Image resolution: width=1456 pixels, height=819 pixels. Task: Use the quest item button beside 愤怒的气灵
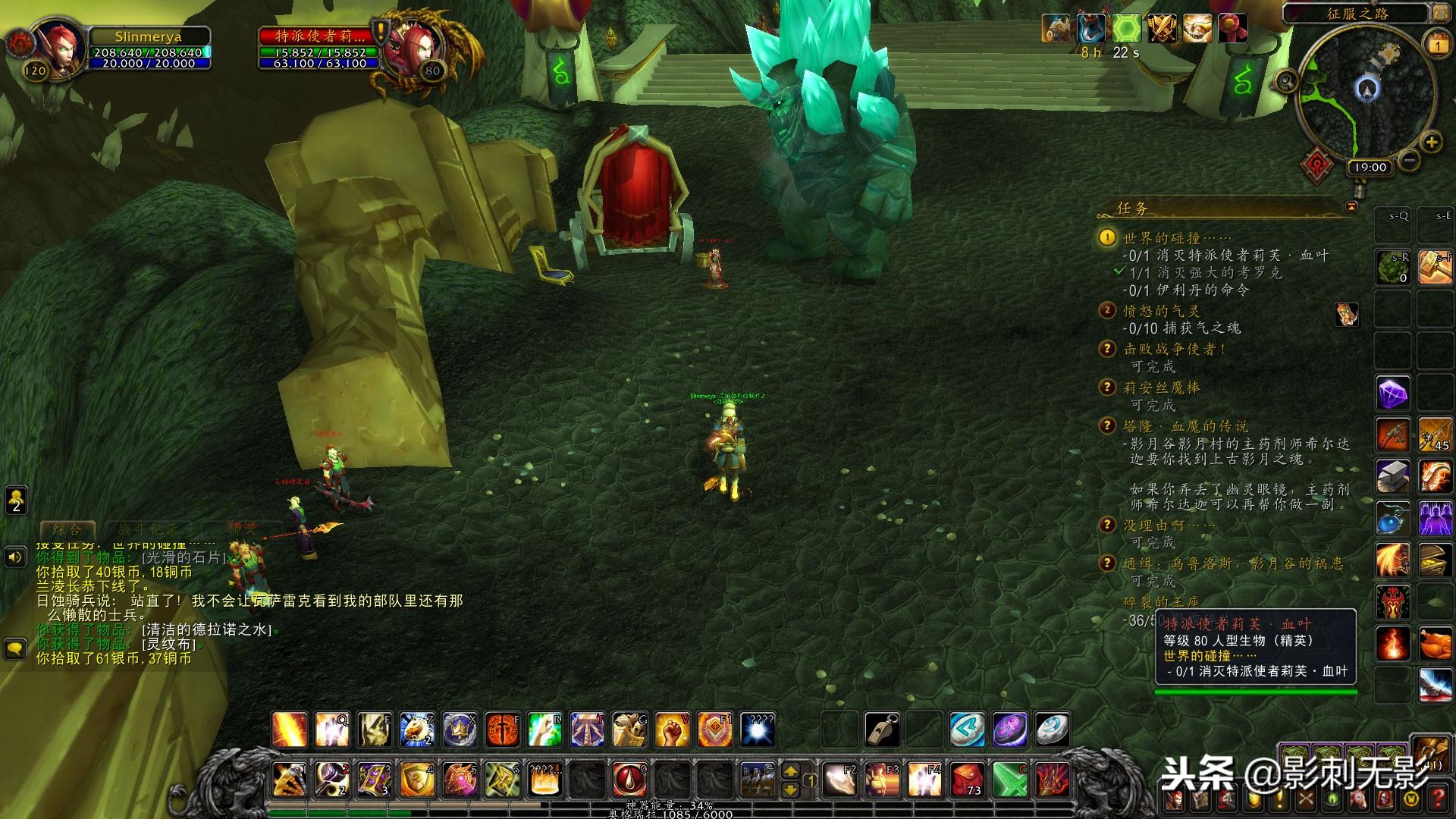point(1347,314)
